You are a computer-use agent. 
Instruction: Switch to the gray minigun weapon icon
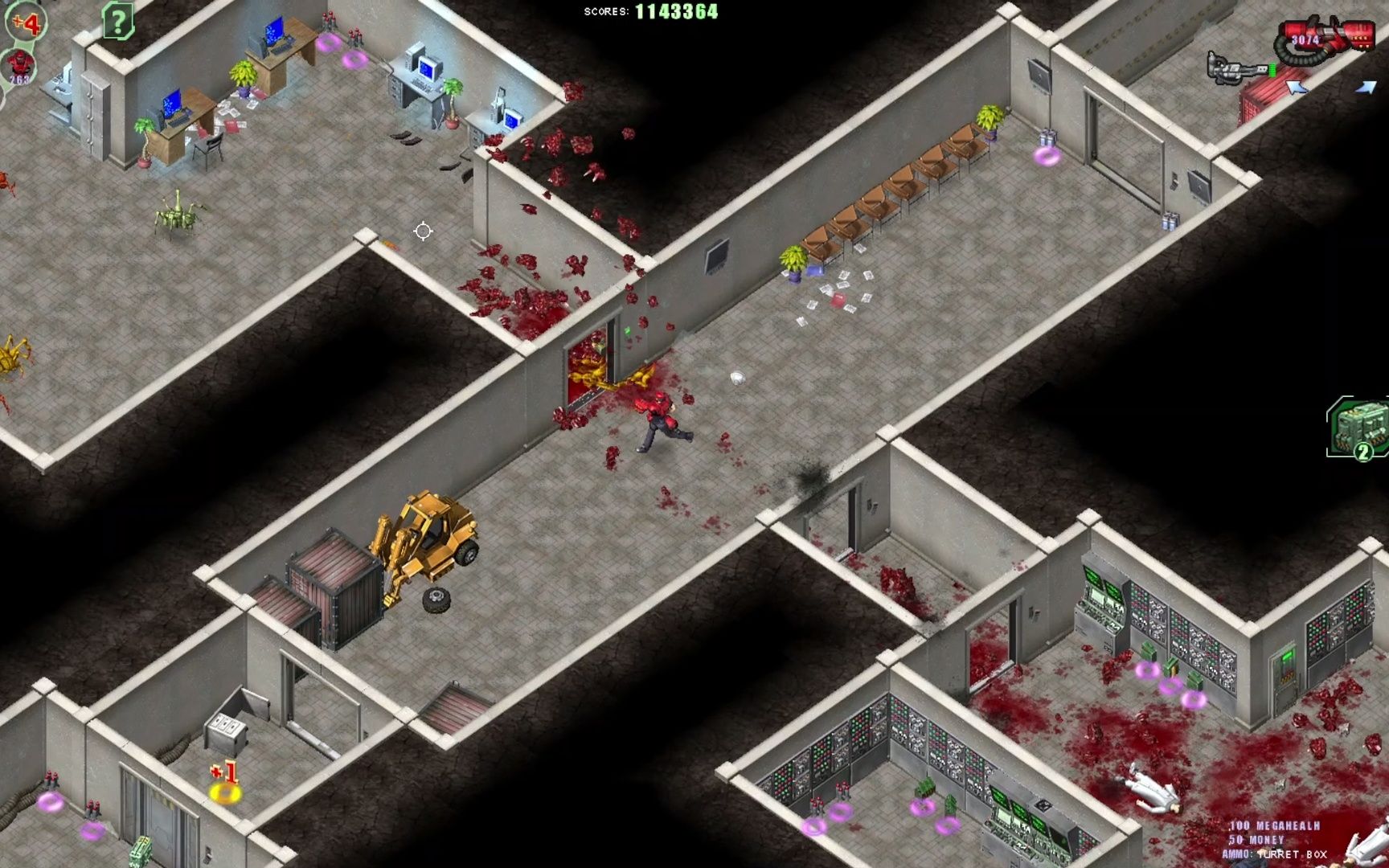pyautogui.click(x=1239, y=68)
